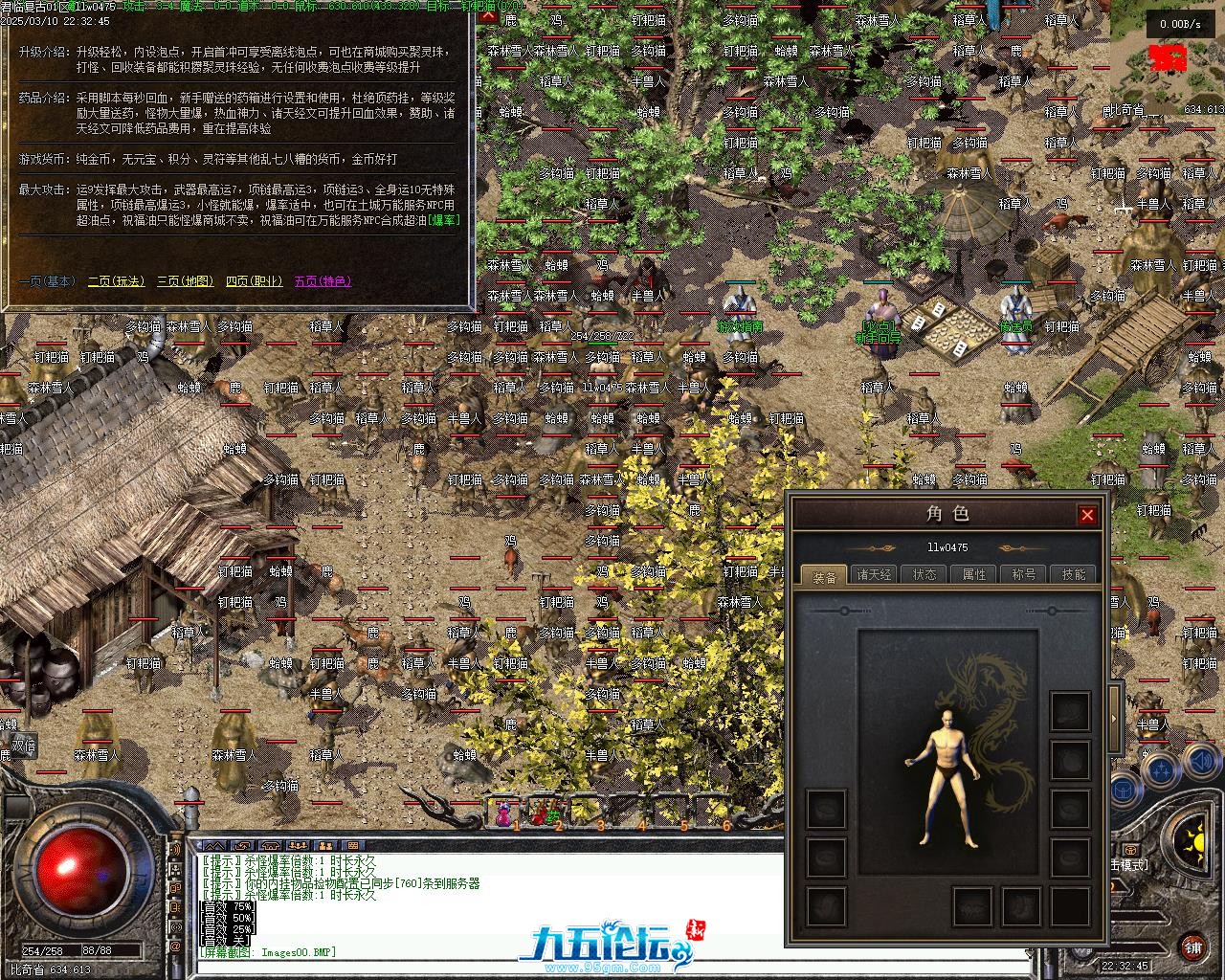This screenshot has width=1225, height=980.
Task: Click the red minimap box
Action: [1168, 57]
